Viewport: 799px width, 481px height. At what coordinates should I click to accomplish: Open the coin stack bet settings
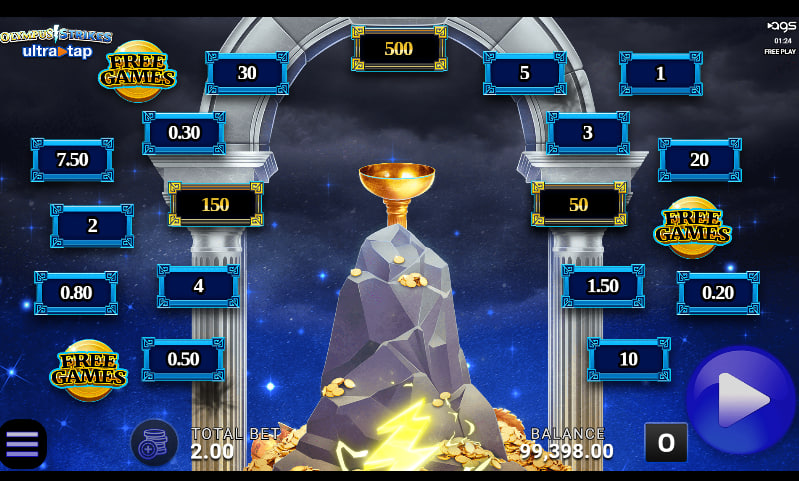[x=154, y=442]
